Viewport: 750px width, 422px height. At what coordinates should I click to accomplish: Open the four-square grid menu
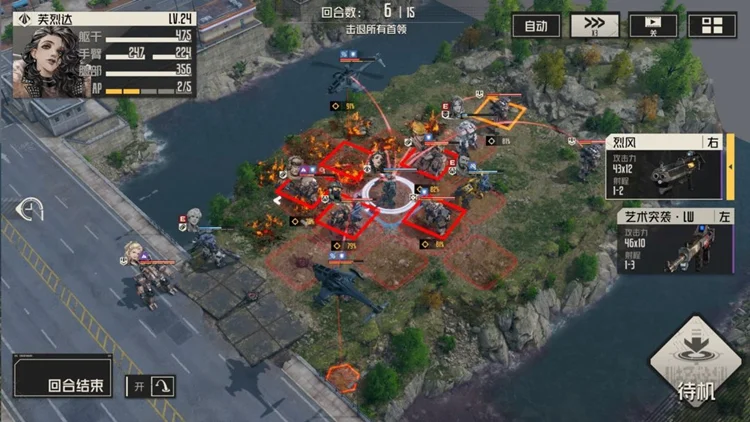tap(712, 26)
